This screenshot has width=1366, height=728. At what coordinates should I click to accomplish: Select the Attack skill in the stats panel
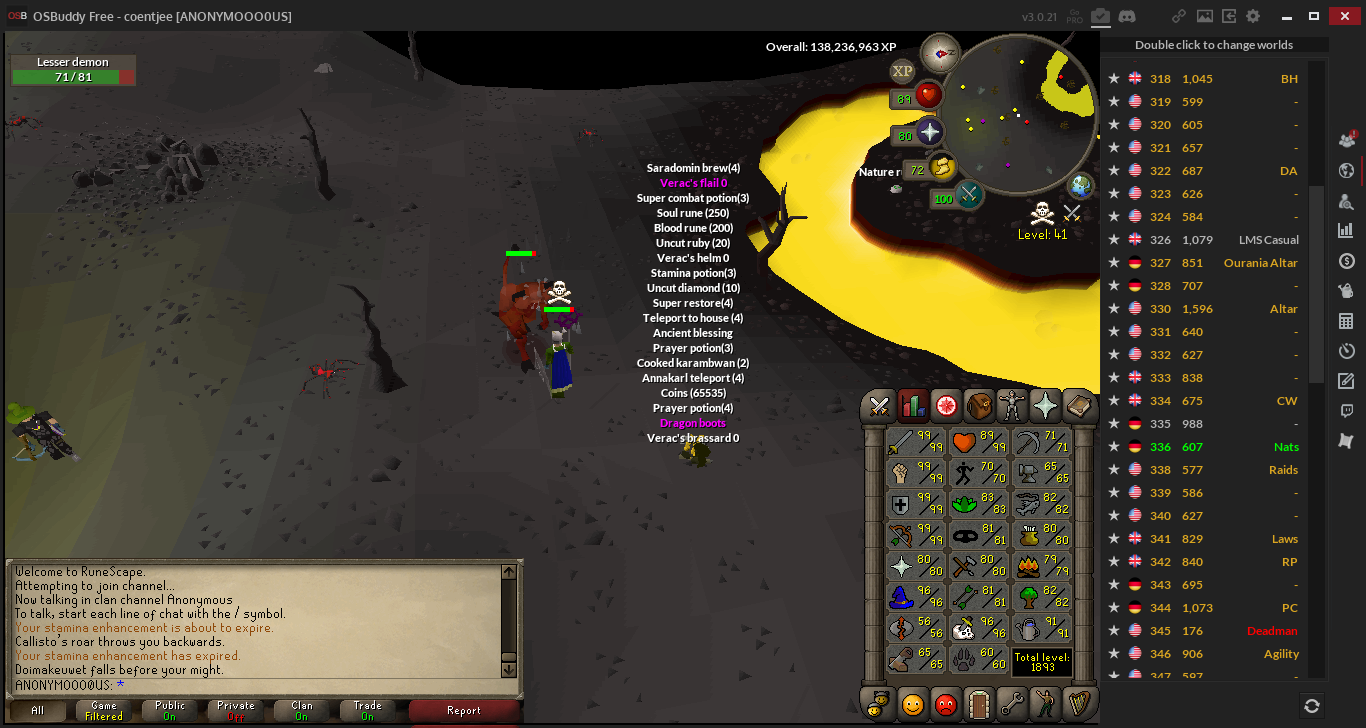click(915, 442)
